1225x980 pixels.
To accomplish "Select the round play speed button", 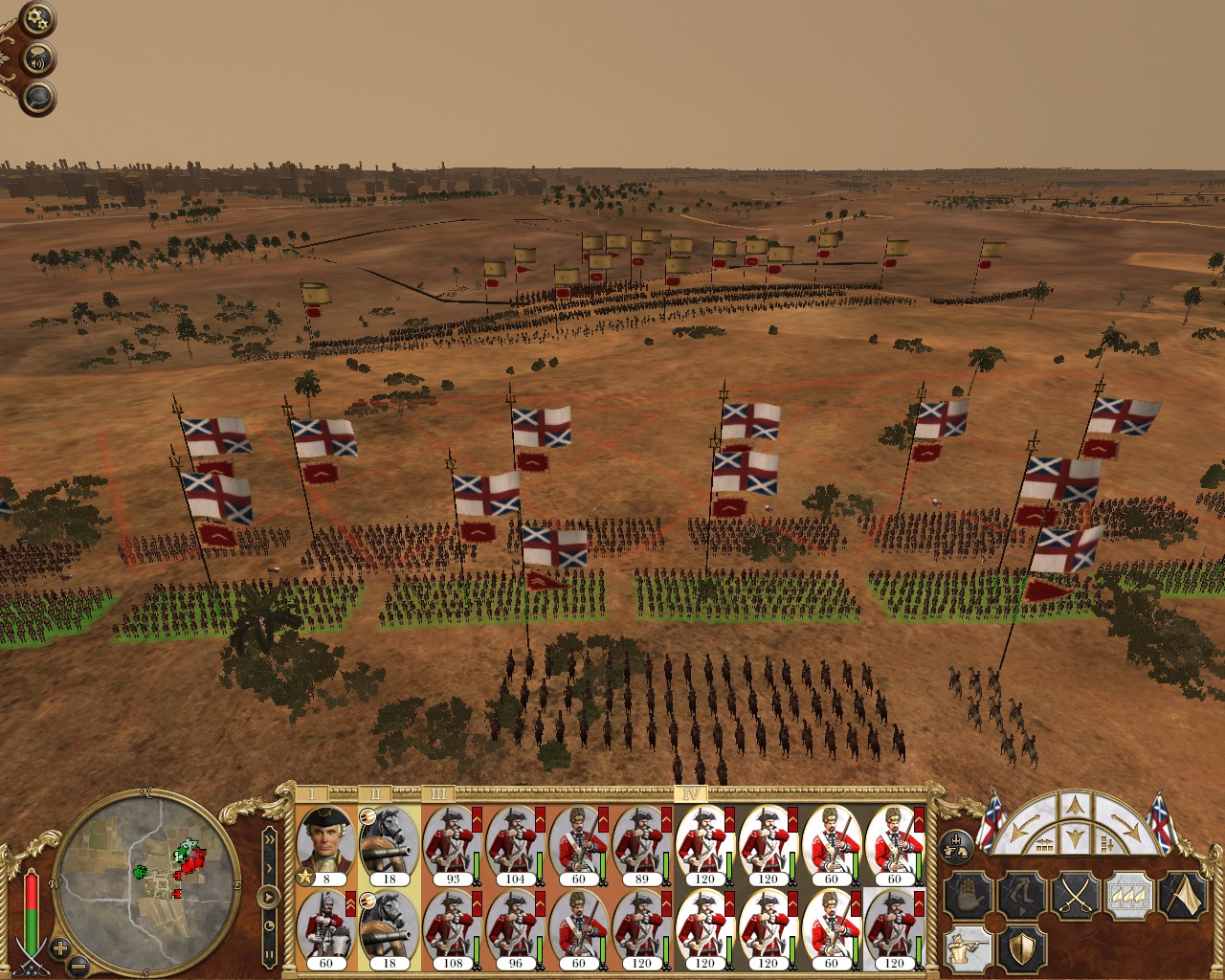I will [270, 898].
